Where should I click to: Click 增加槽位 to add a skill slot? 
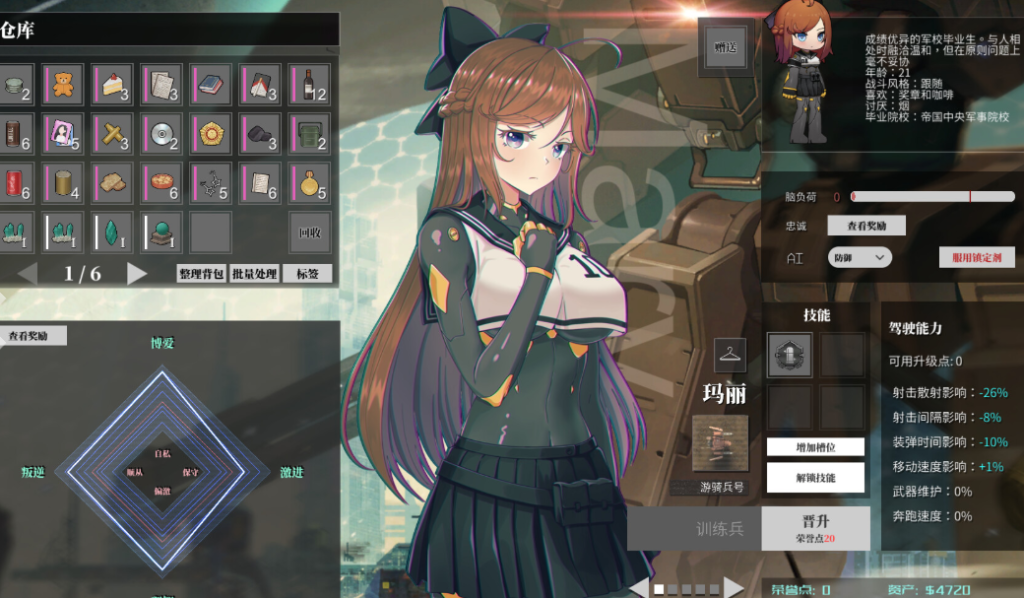815,446
